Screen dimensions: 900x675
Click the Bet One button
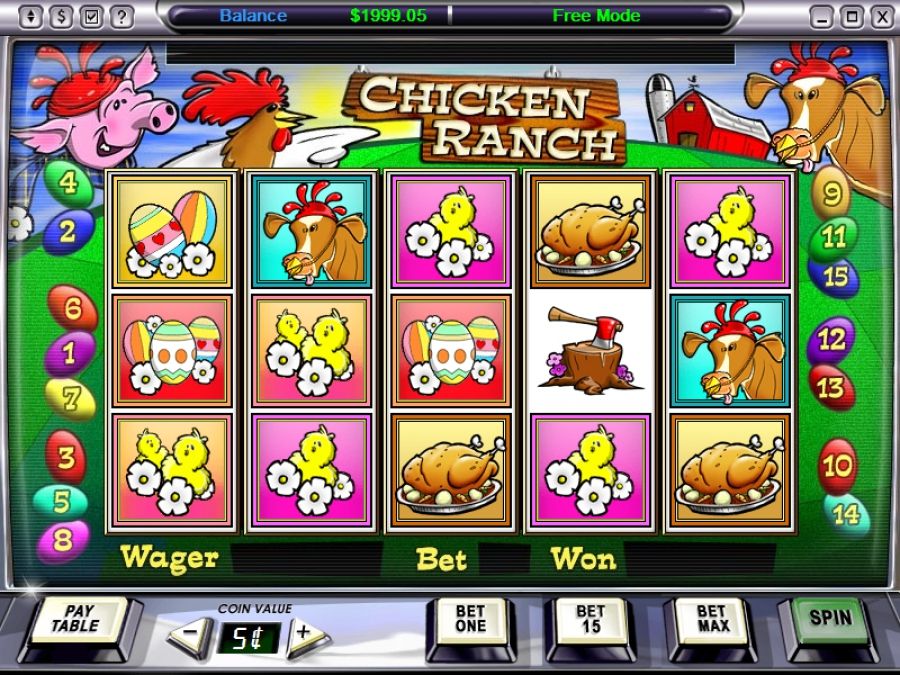pyautogui.click(x=468, y=622)
